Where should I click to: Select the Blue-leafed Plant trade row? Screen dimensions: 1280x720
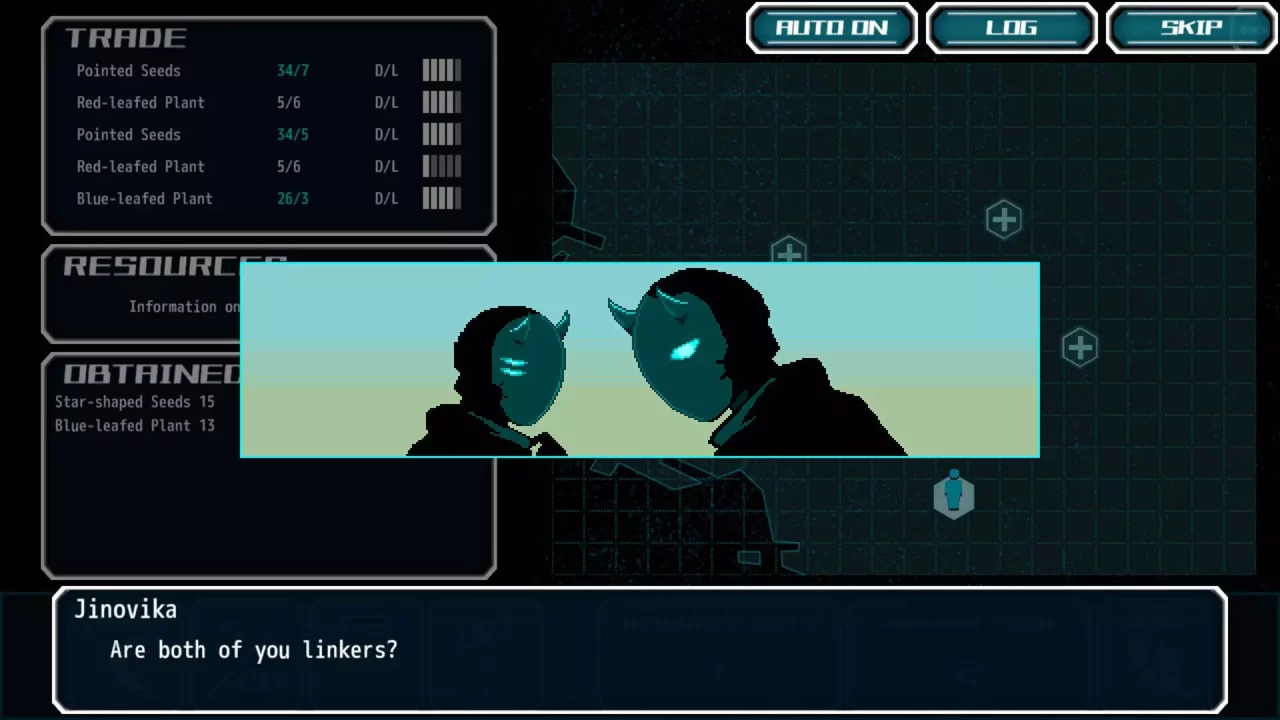[268, 198]
